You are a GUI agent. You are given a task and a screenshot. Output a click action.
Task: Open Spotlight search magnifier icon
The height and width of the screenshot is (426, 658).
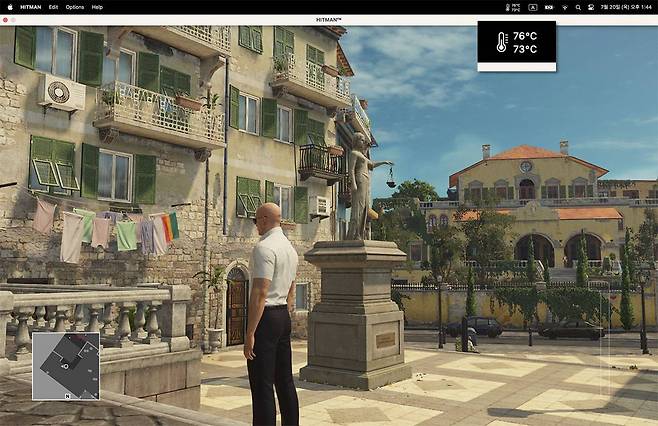click(x=577, y=7)
